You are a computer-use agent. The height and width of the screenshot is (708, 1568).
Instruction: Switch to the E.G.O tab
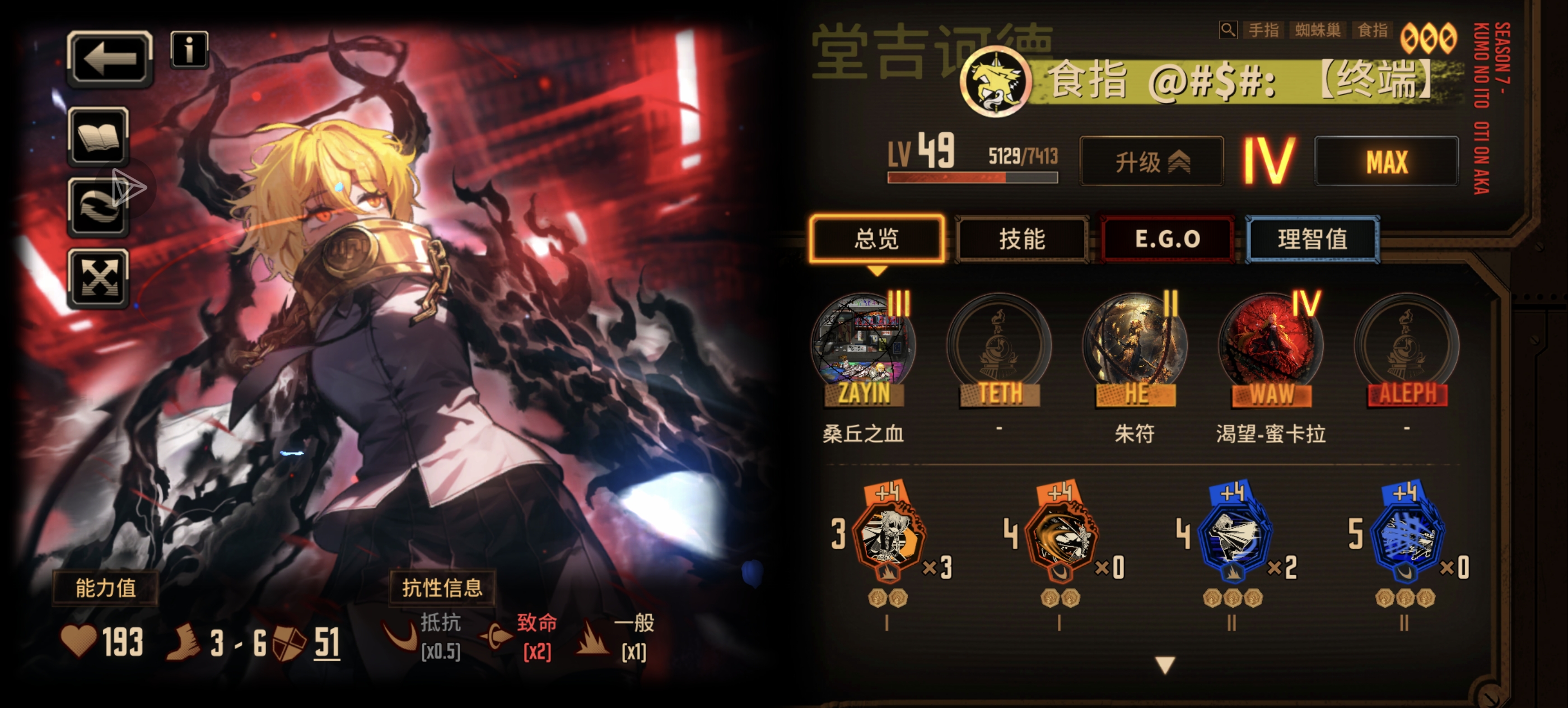(1167, 239)
